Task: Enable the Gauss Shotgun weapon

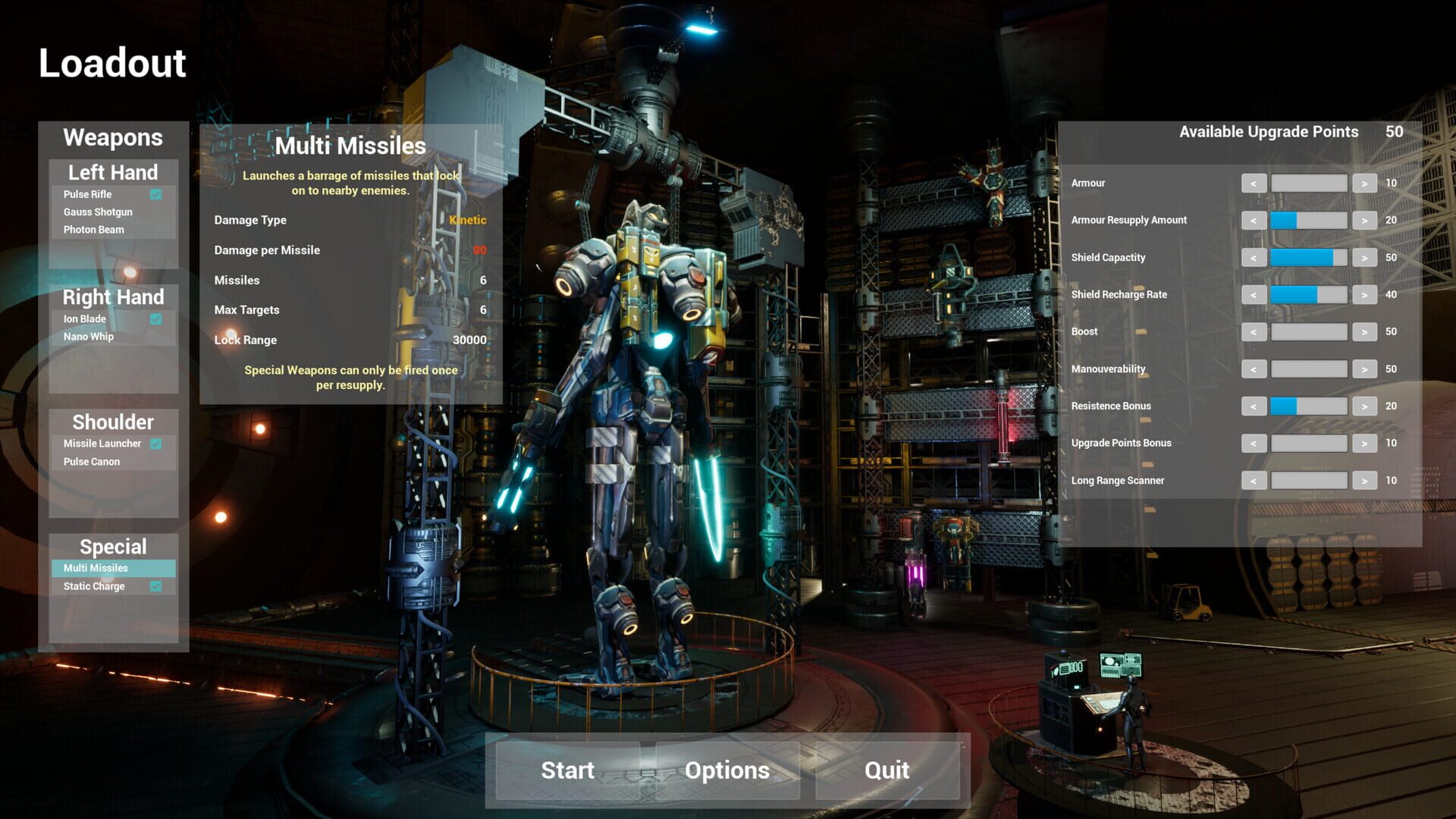Action: pyautogui.click(x=98, y=212)
